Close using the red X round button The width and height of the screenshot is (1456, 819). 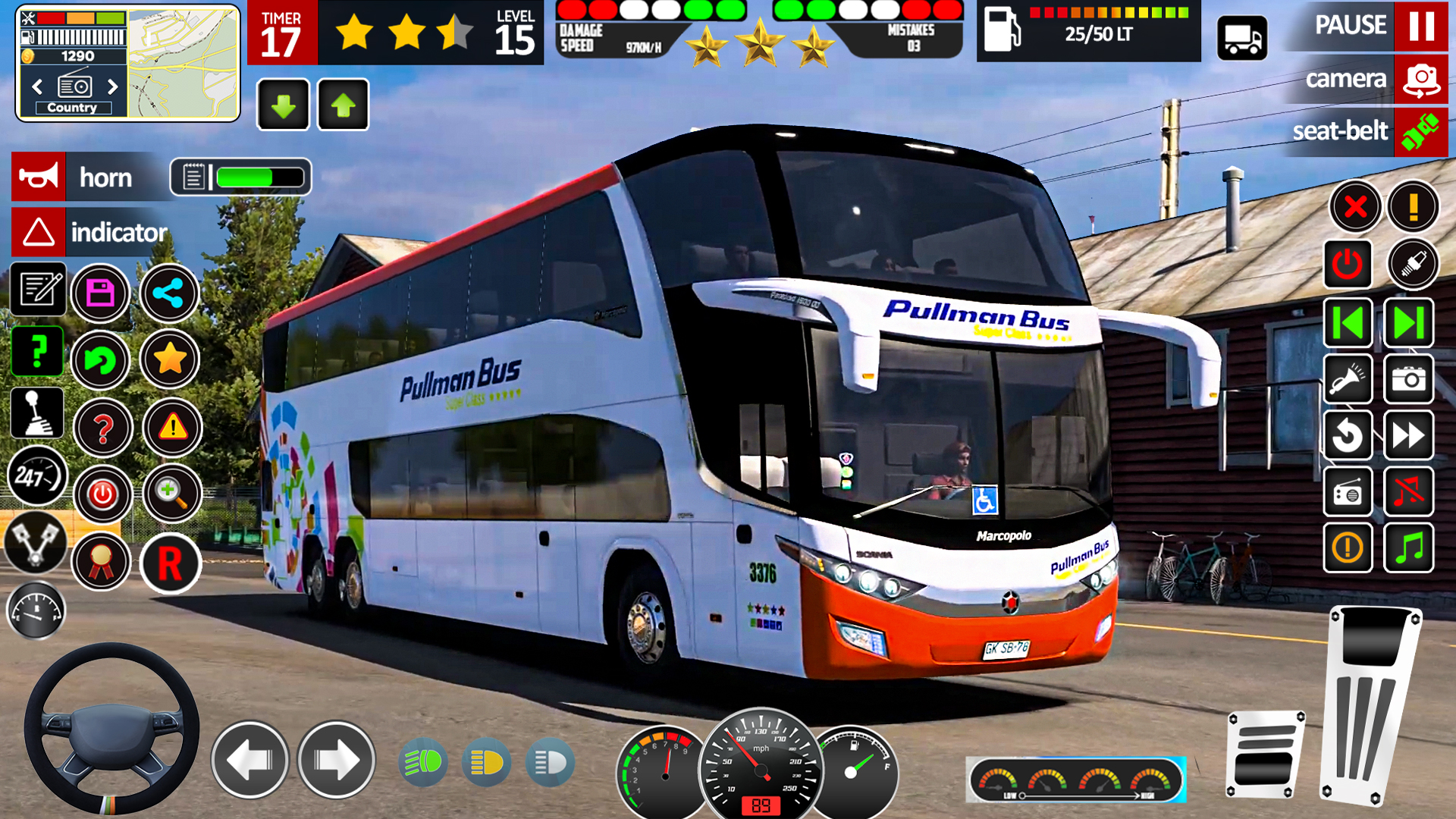(1355, 206)
